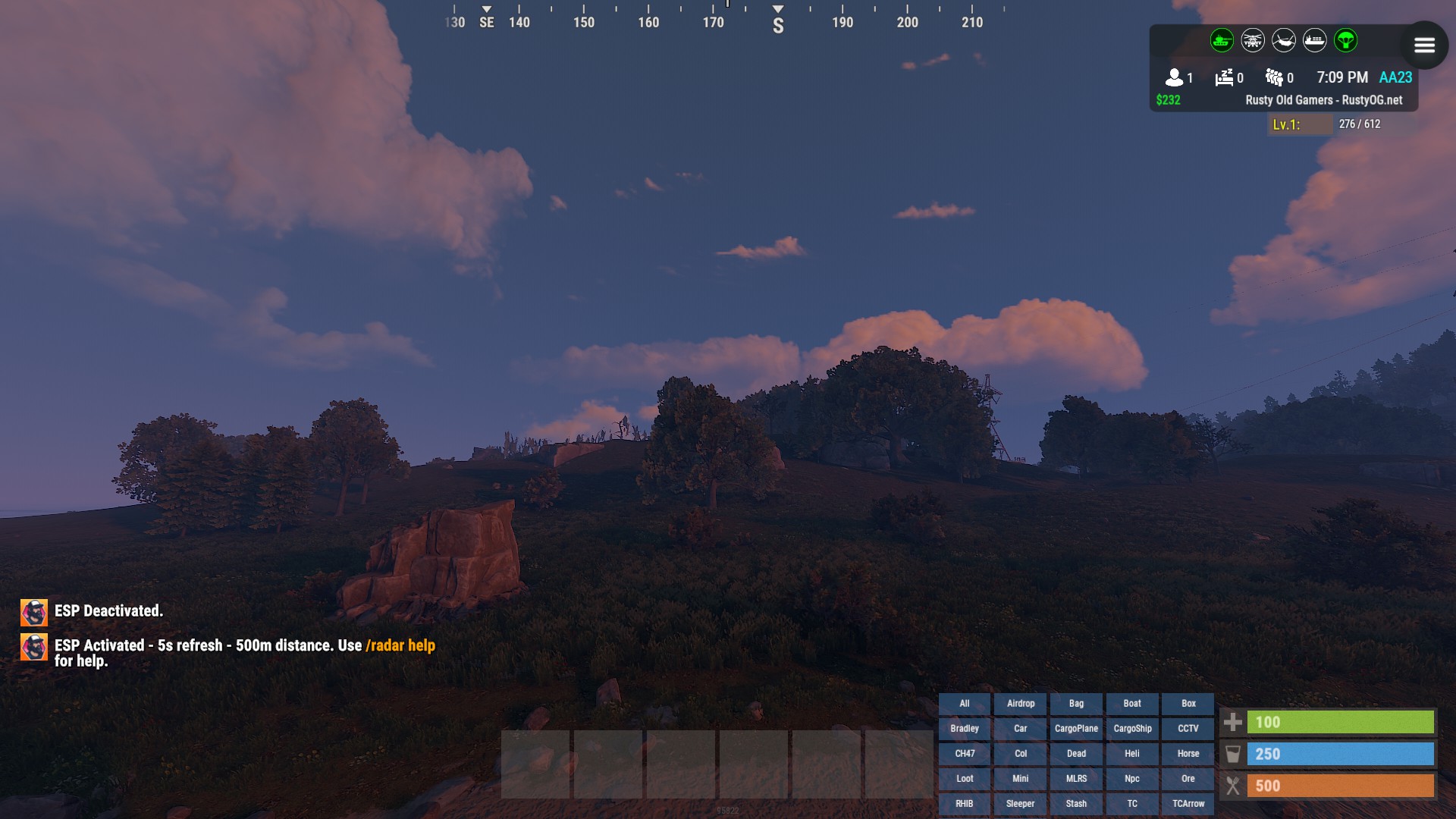This screenshot has height=819, width=1456.
Task: Open the hamburger menu button
Action: click(x=1424, y=45)
